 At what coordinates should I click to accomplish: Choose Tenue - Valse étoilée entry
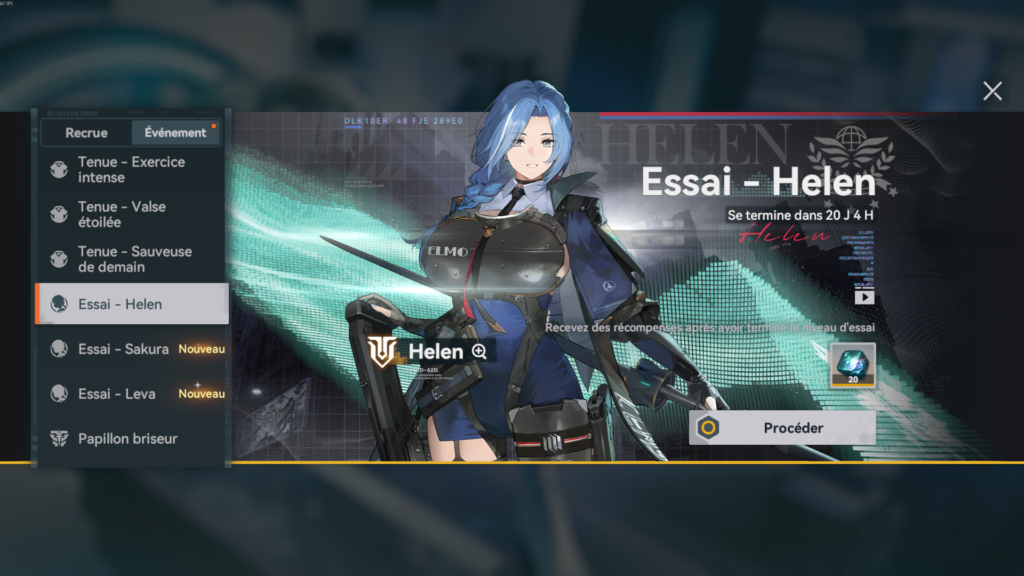(131, 214)
